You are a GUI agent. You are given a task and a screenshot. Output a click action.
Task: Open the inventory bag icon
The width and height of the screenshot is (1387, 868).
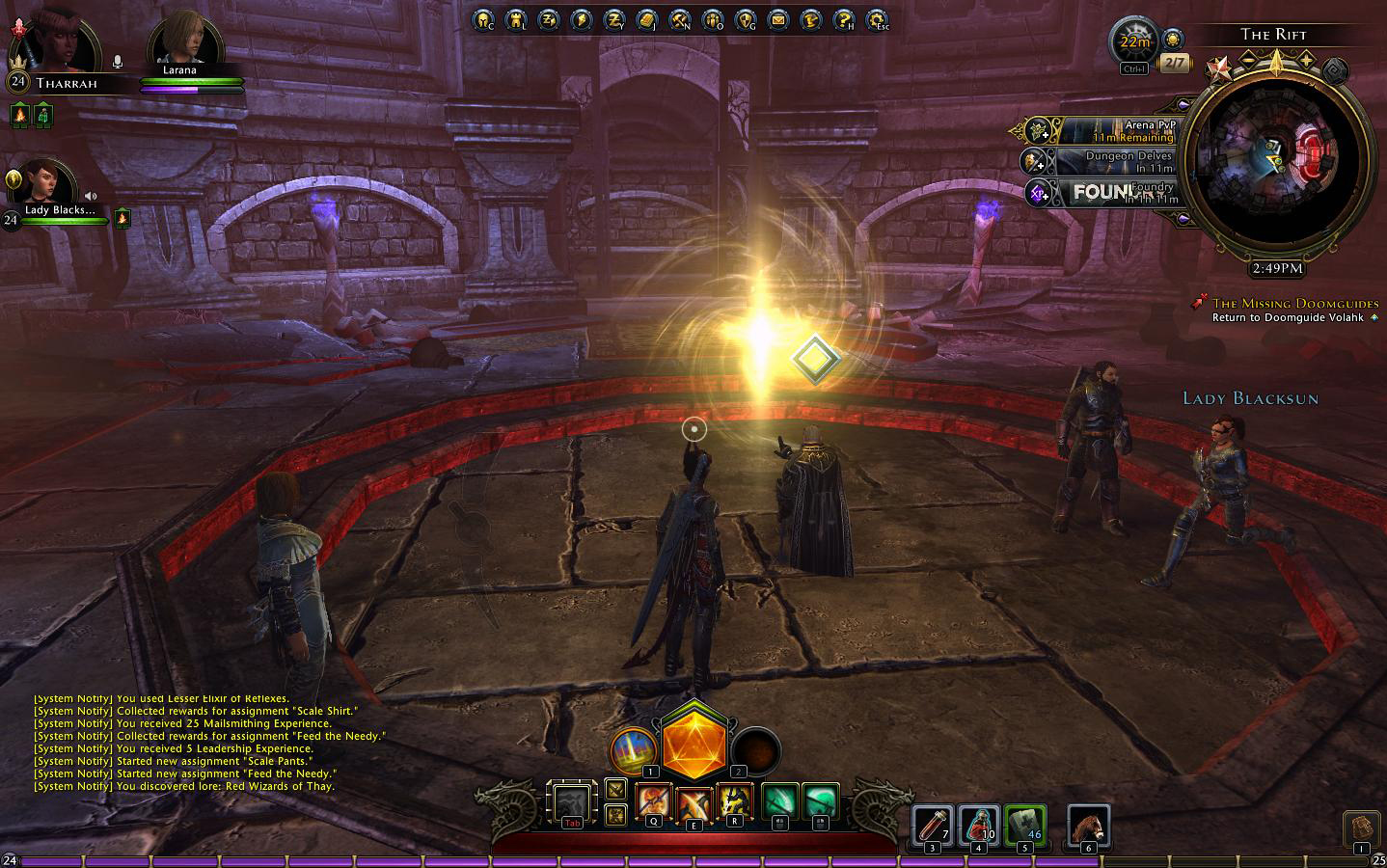point(1360,828)
